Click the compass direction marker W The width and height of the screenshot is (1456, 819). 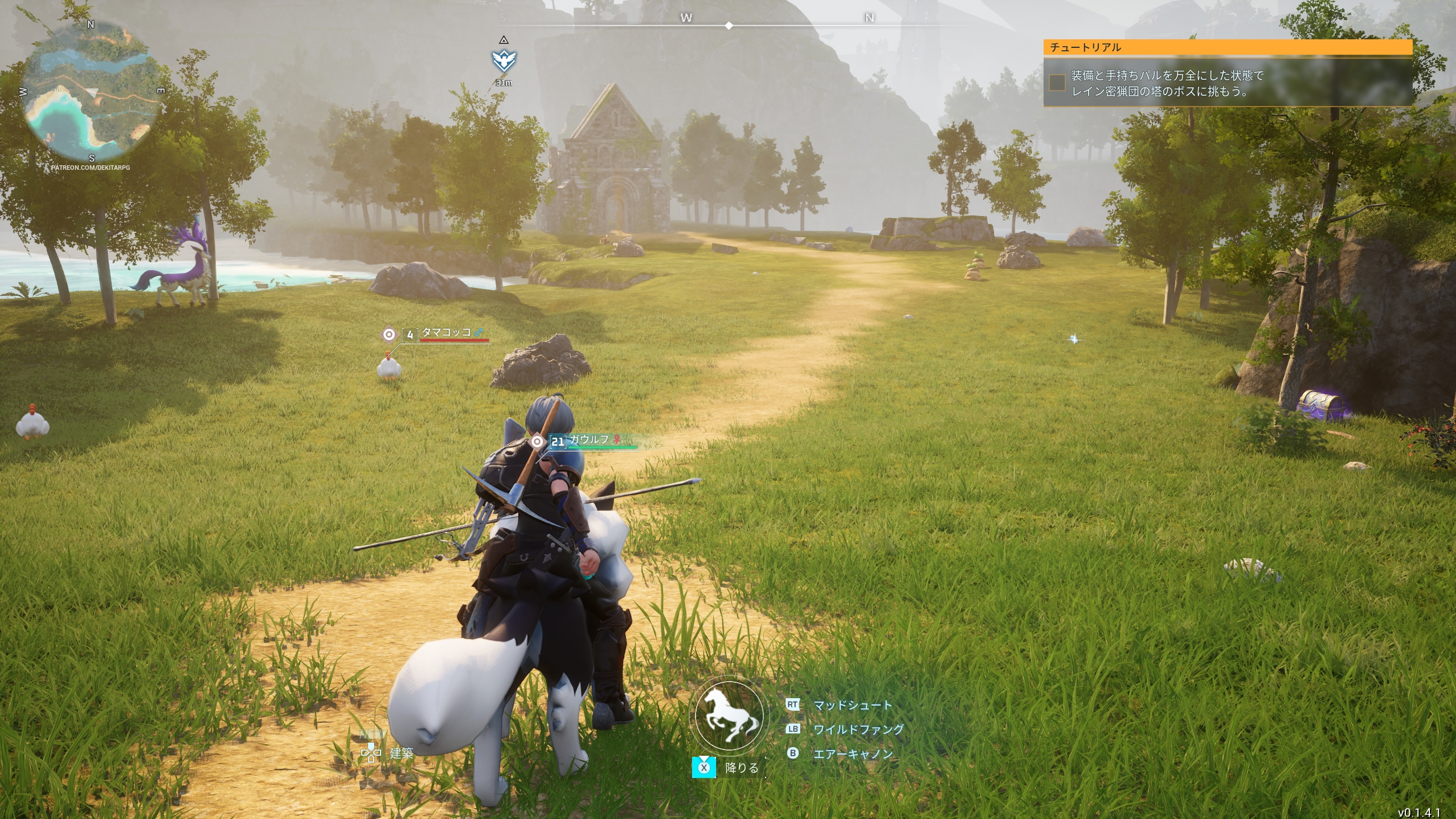click(686, 18)
